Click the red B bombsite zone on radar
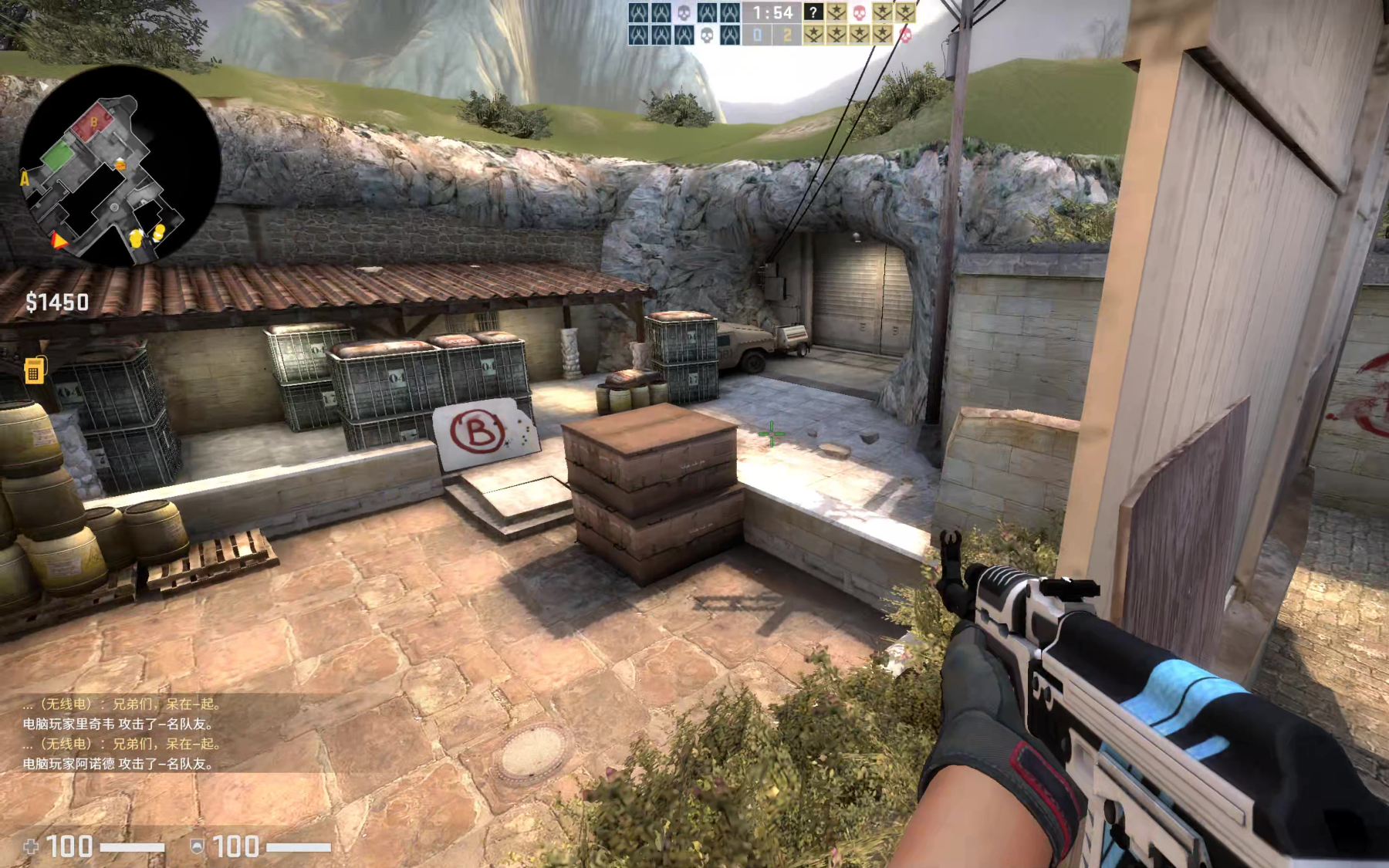The image size is (1389, 868). (93, 123)
